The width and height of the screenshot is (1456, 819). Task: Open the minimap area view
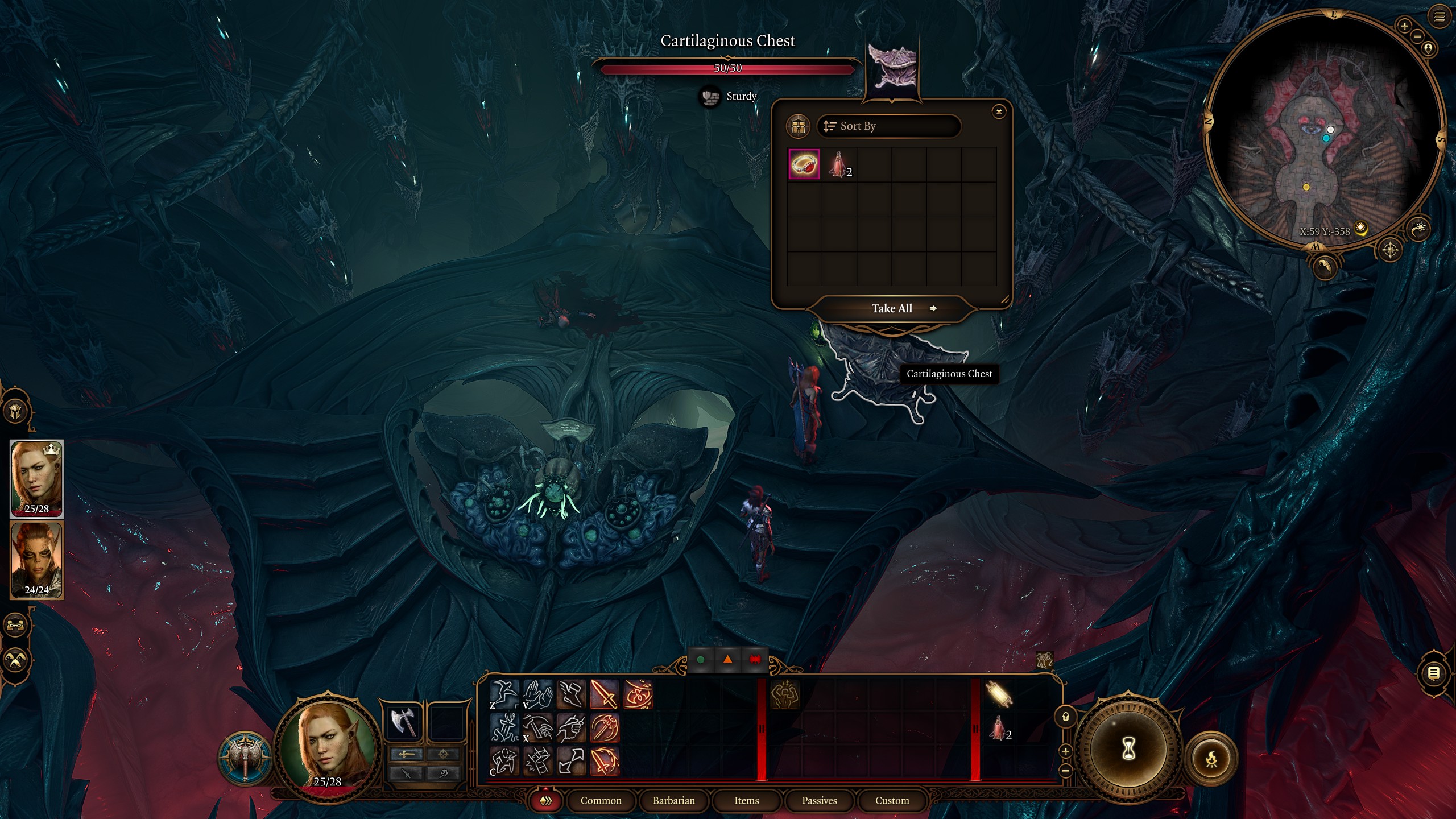click(x=1390, y=250)
